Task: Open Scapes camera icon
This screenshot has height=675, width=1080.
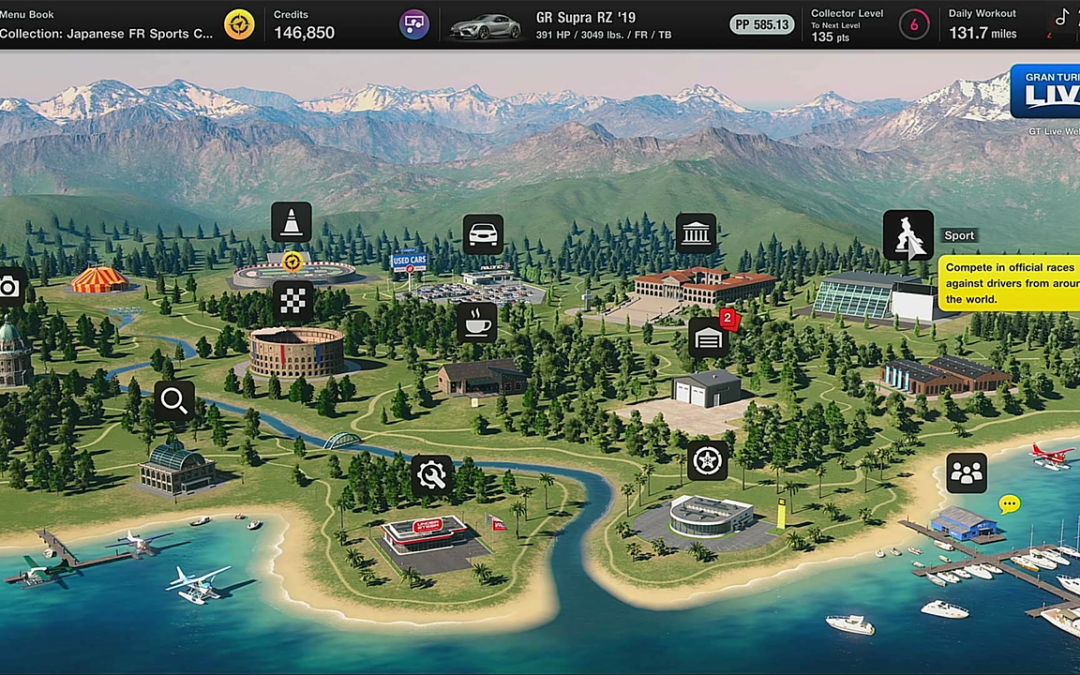Action: [10, 288]
